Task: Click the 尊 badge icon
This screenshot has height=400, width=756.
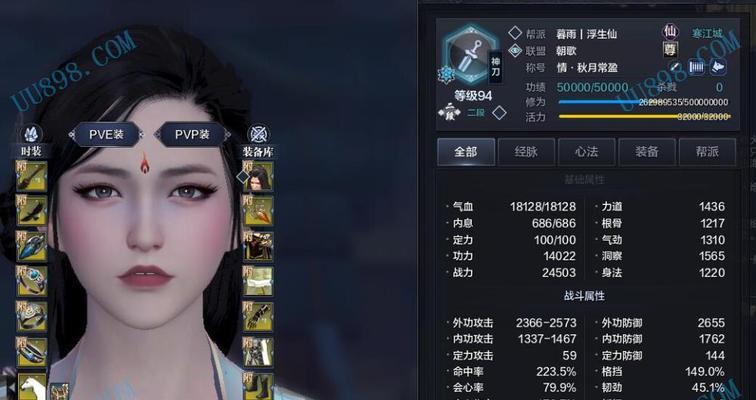Action: [669, 50]
